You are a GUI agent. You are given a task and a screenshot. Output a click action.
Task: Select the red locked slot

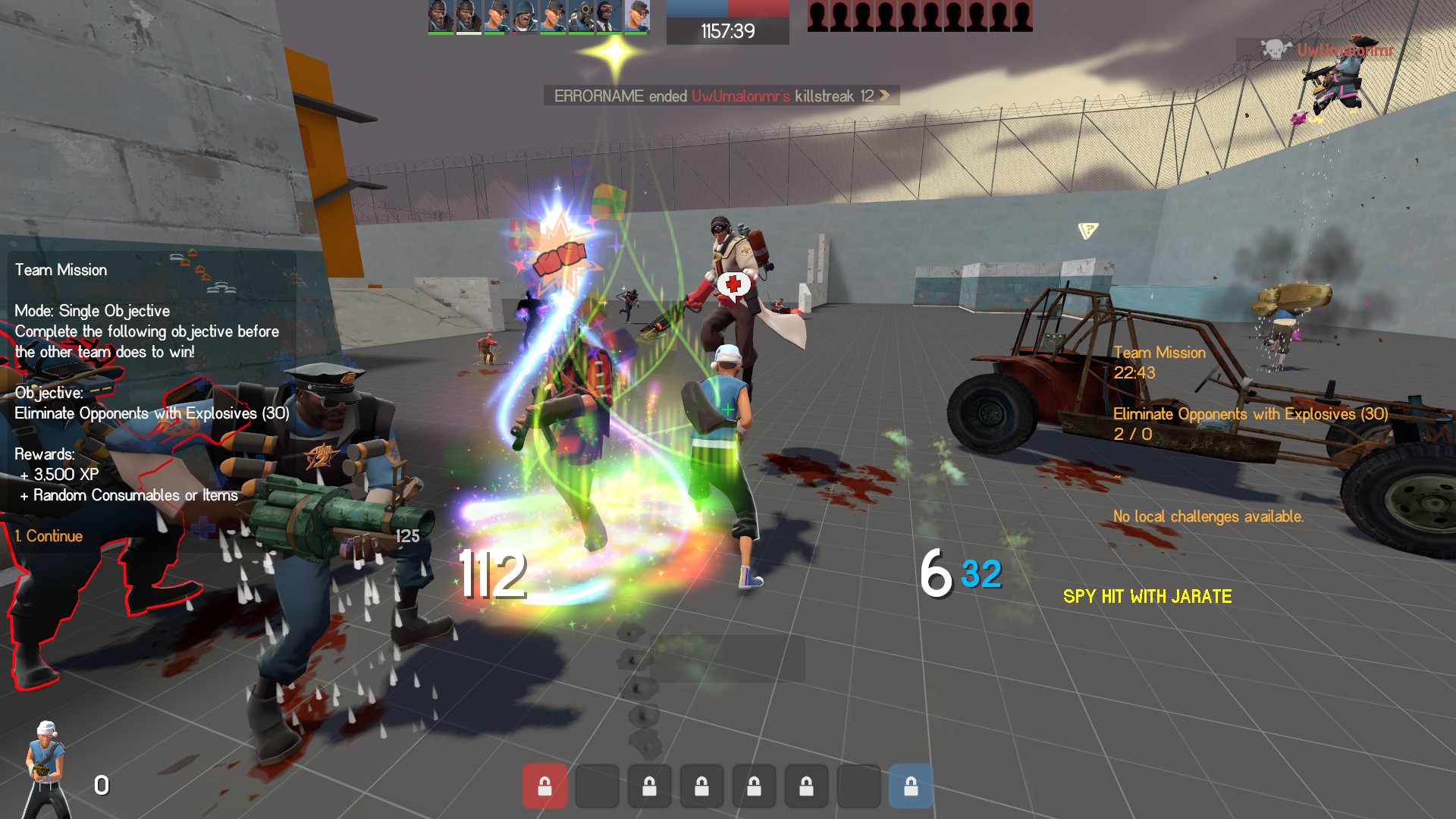click(544, 786)
